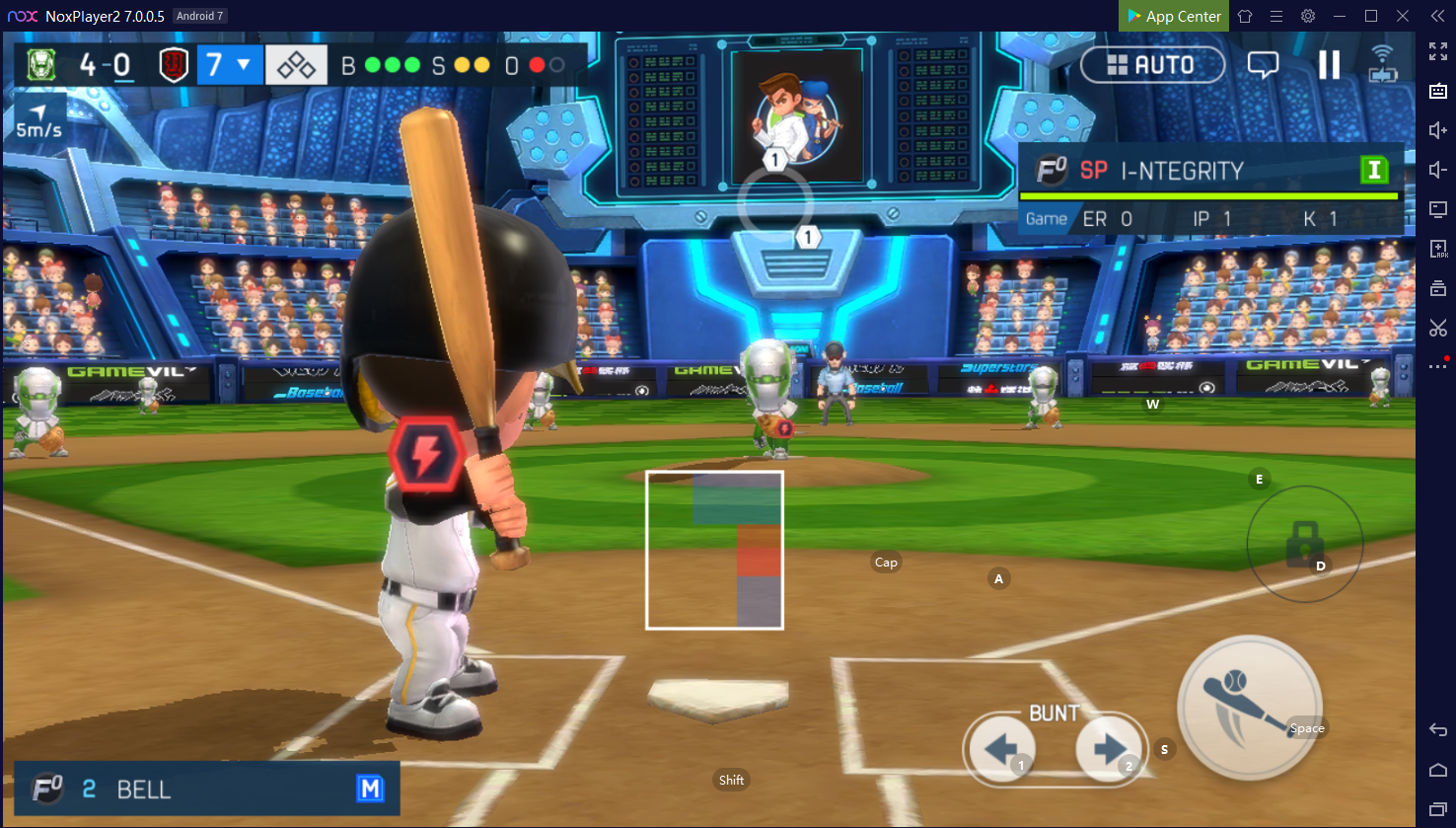
Task: Open the chat speech bubble
Action: (1263, 65)
